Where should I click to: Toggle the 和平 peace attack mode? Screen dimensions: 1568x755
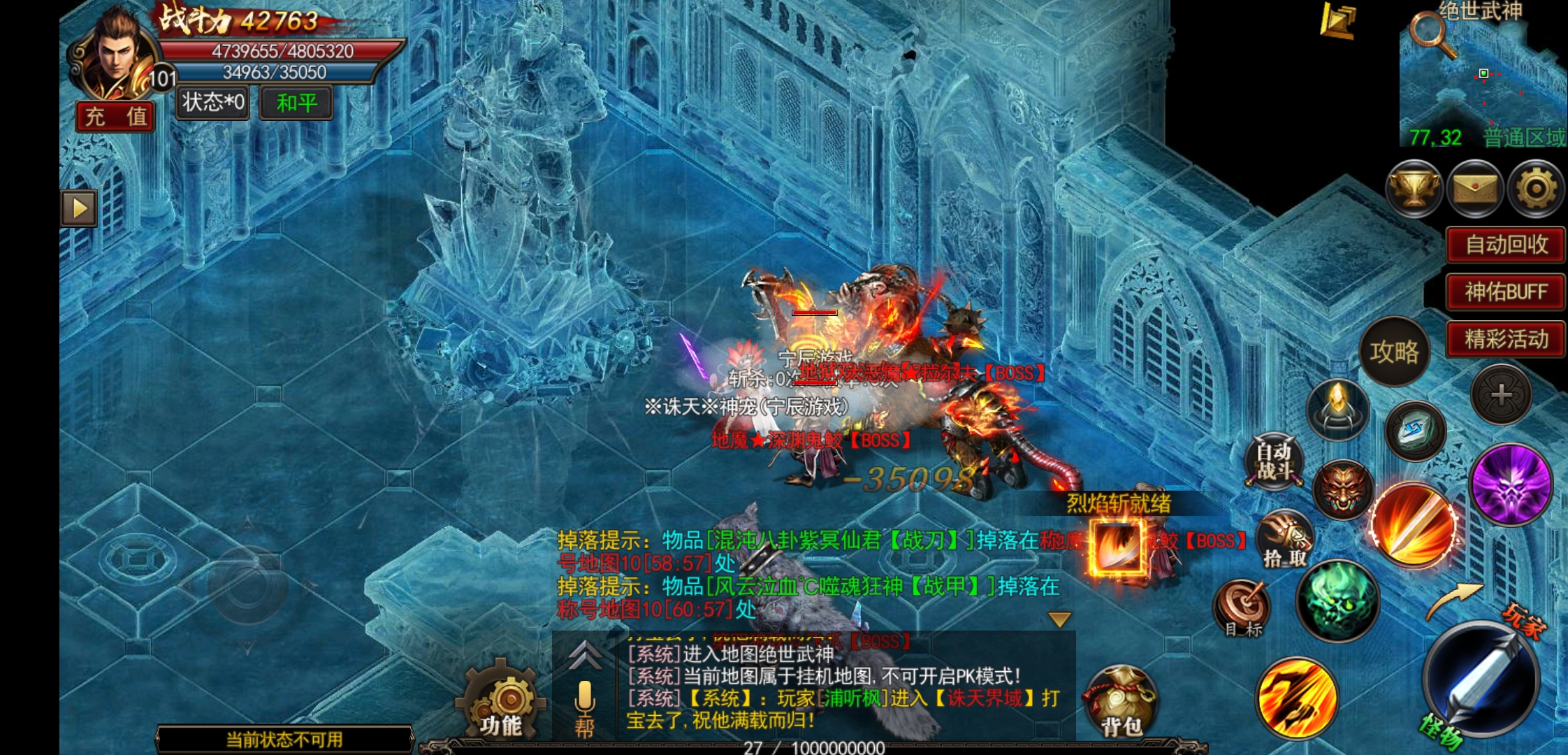296,103
